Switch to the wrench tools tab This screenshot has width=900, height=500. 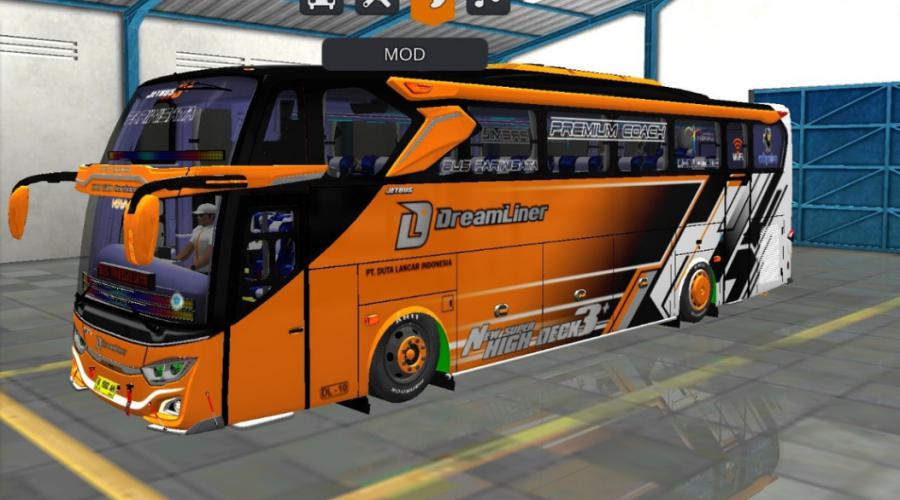pyautogui.click(x=378, y=5)
